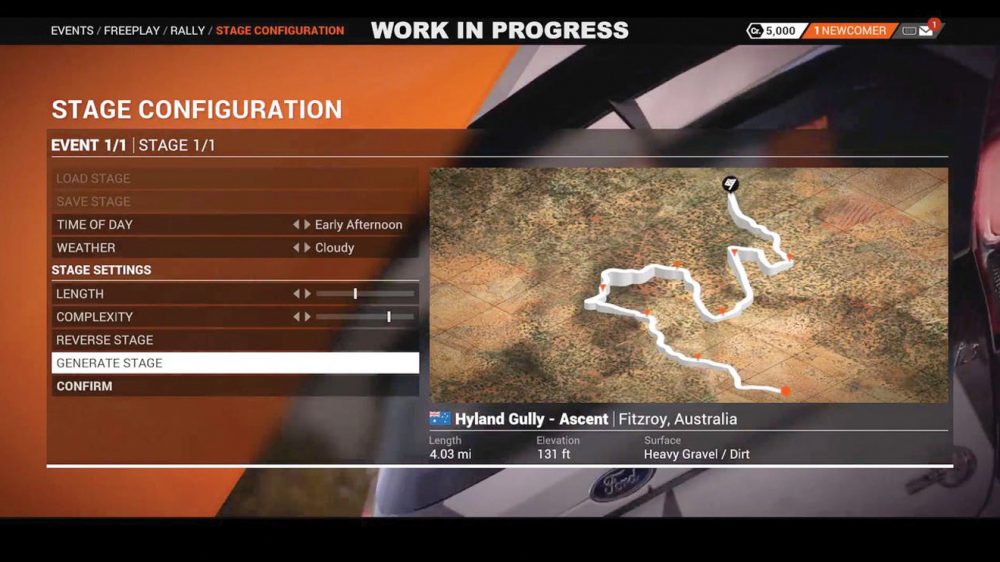Go back to Events breadcrumb

tap(72, 31)
